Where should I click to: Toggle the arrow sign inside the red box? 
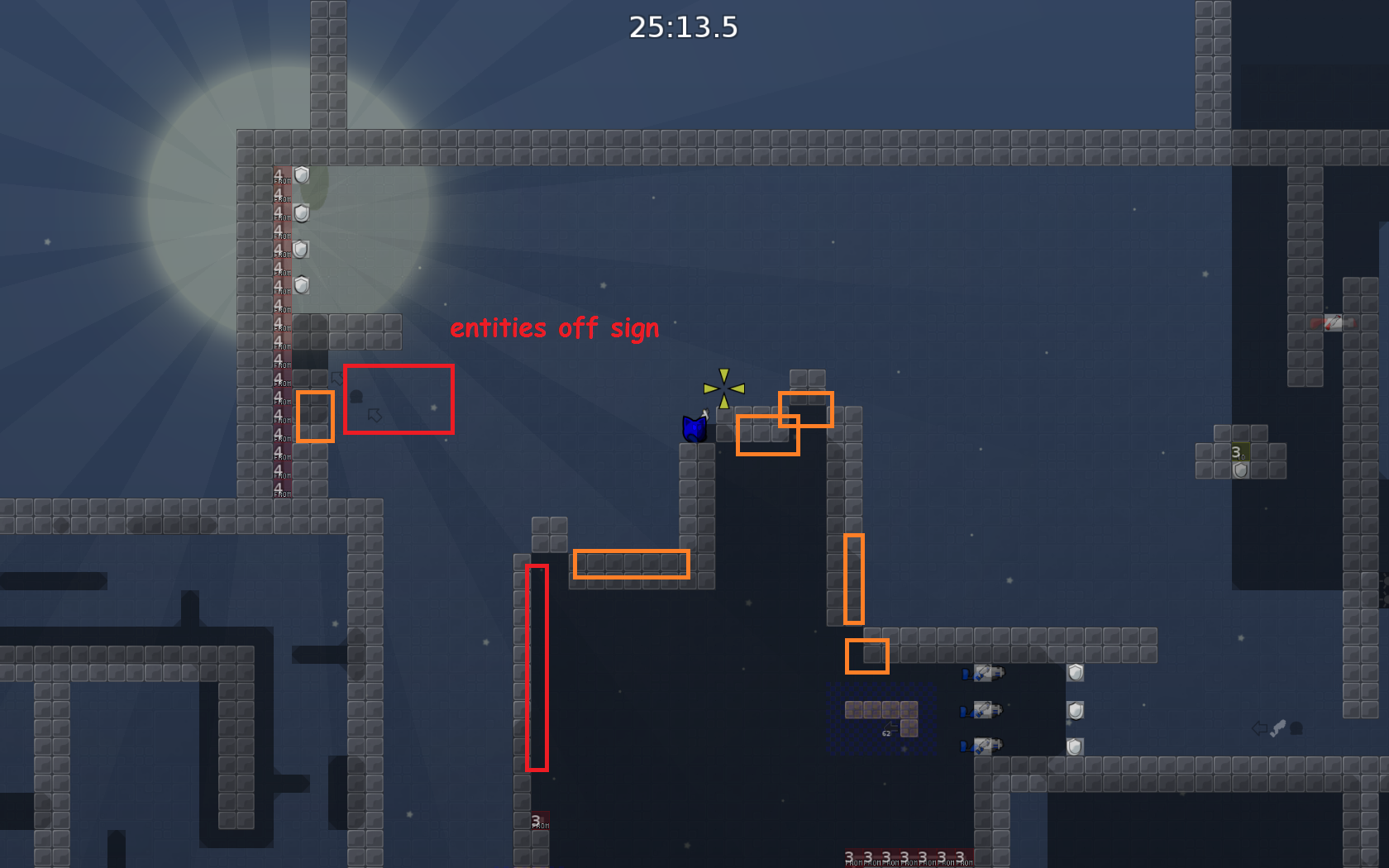pos(374,413)
